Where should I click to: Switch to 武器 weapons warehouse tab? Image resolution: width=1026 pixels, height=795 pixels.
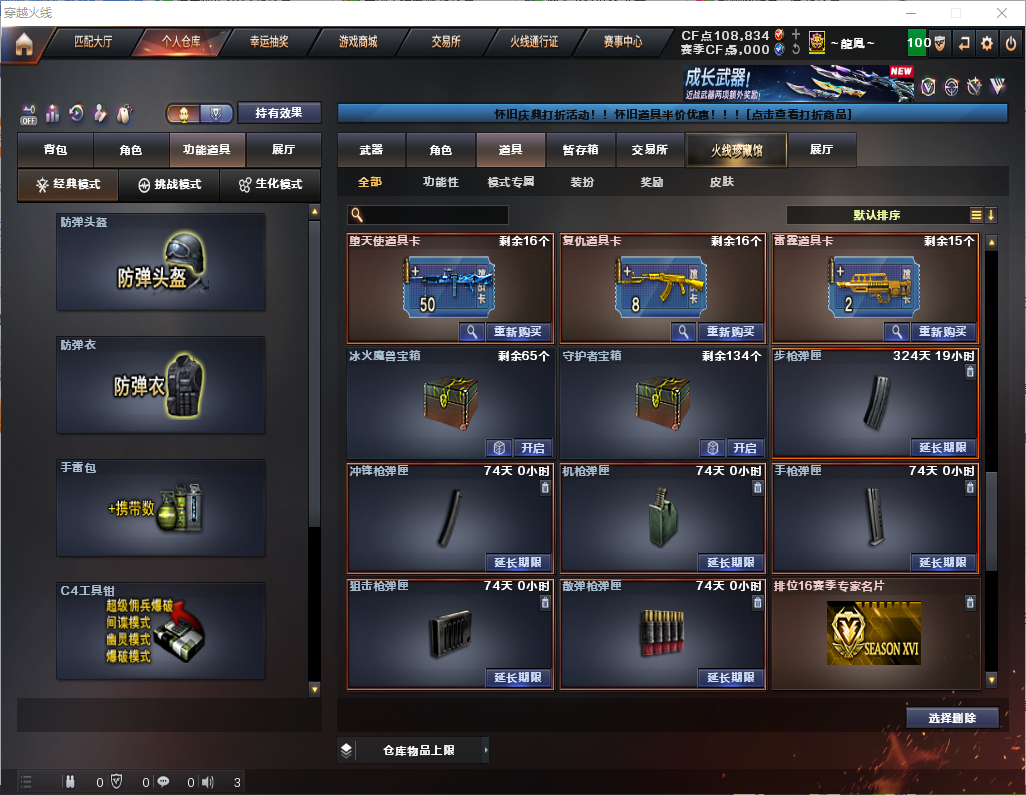pos(371,150)
